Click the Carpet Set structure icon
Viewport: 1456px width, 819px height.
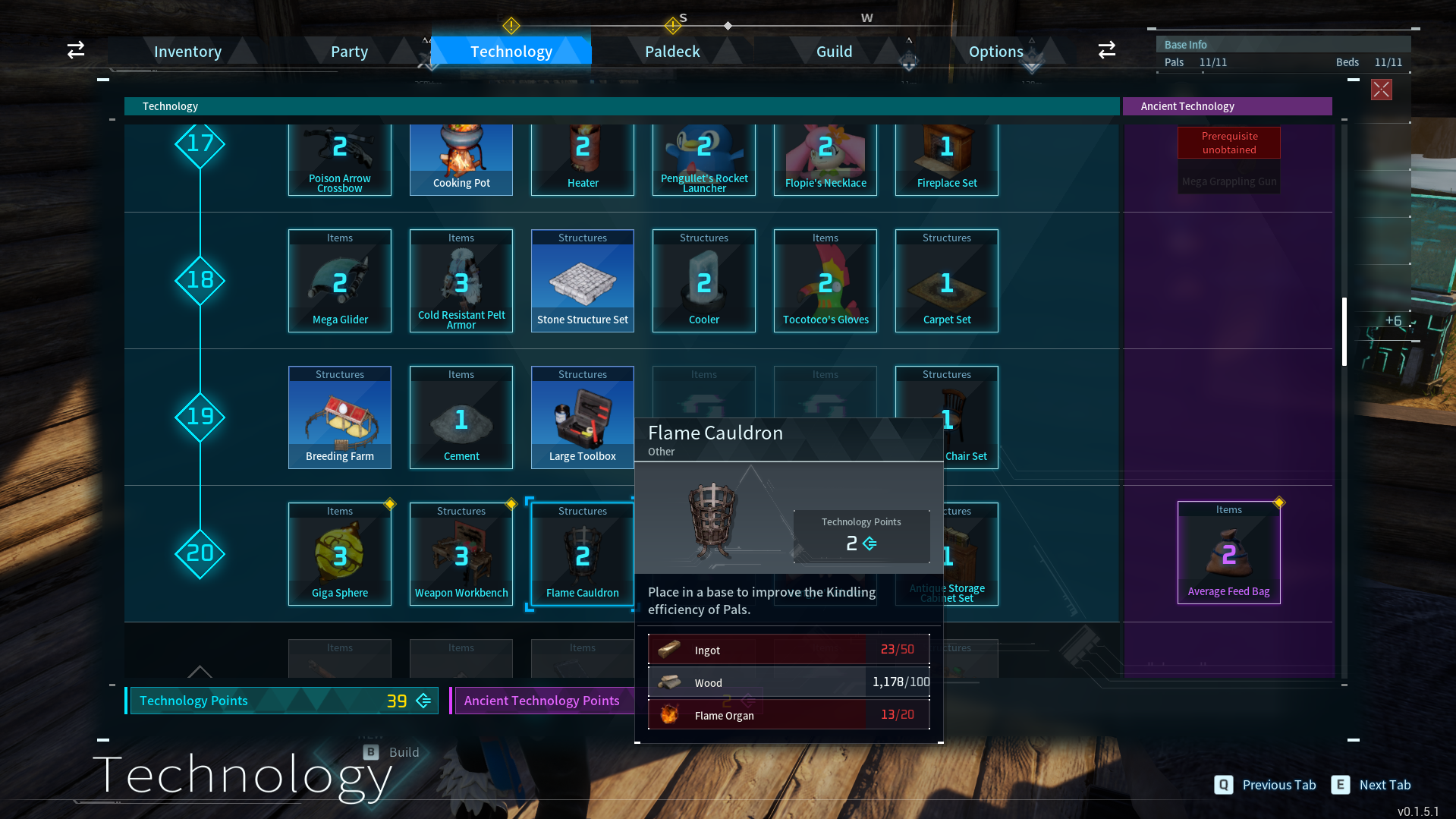click(946, 281)
